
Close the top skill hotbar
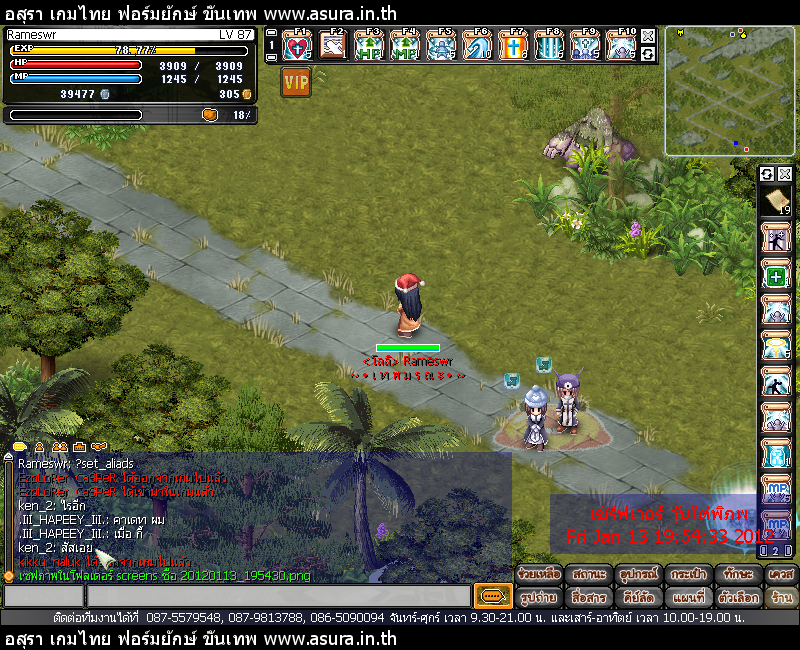(x=648, y=36)
